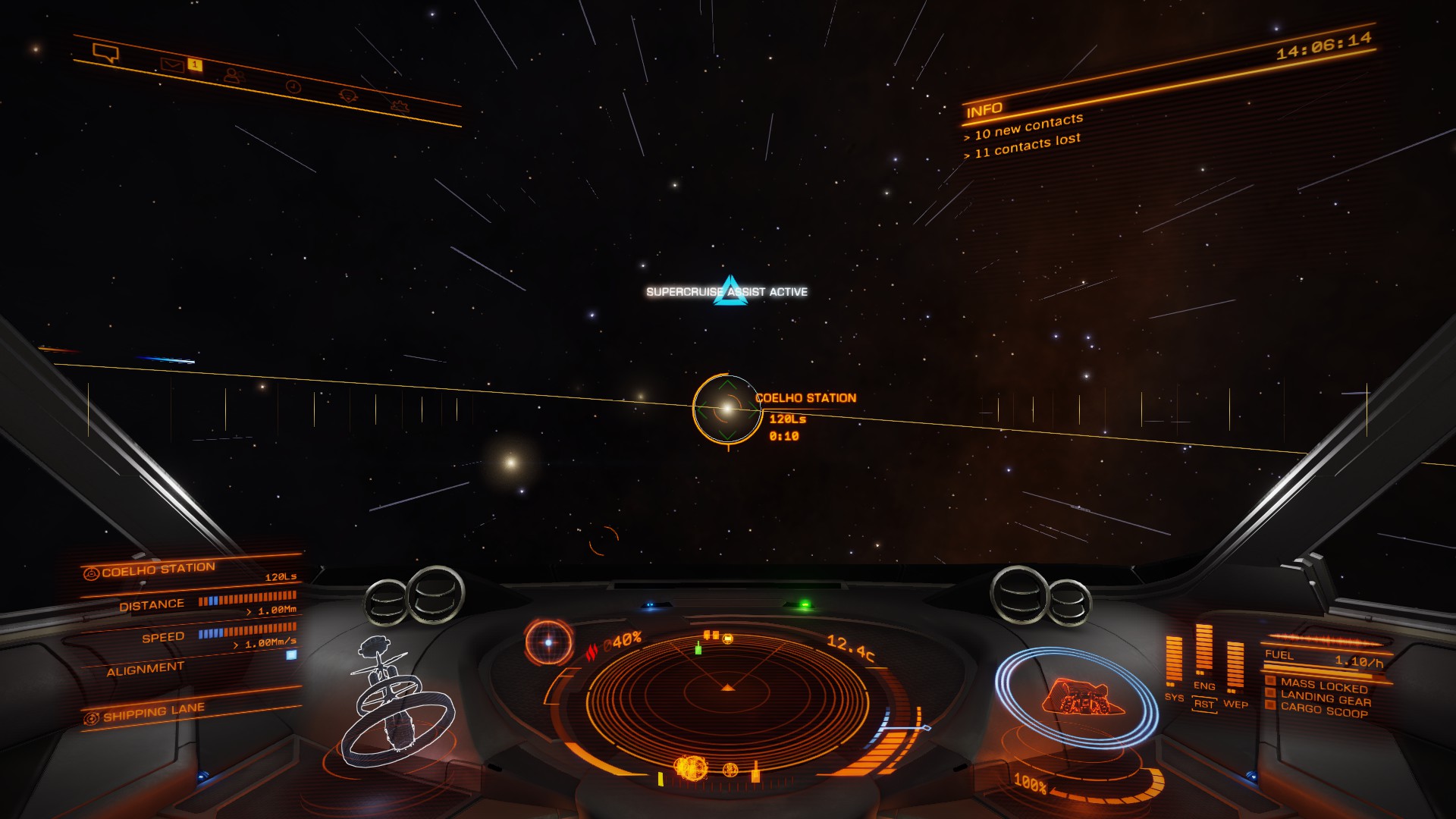This screenshot has width=1456, height=819.
Task: Open the inbox envelope tab
Action: (172, 65)
